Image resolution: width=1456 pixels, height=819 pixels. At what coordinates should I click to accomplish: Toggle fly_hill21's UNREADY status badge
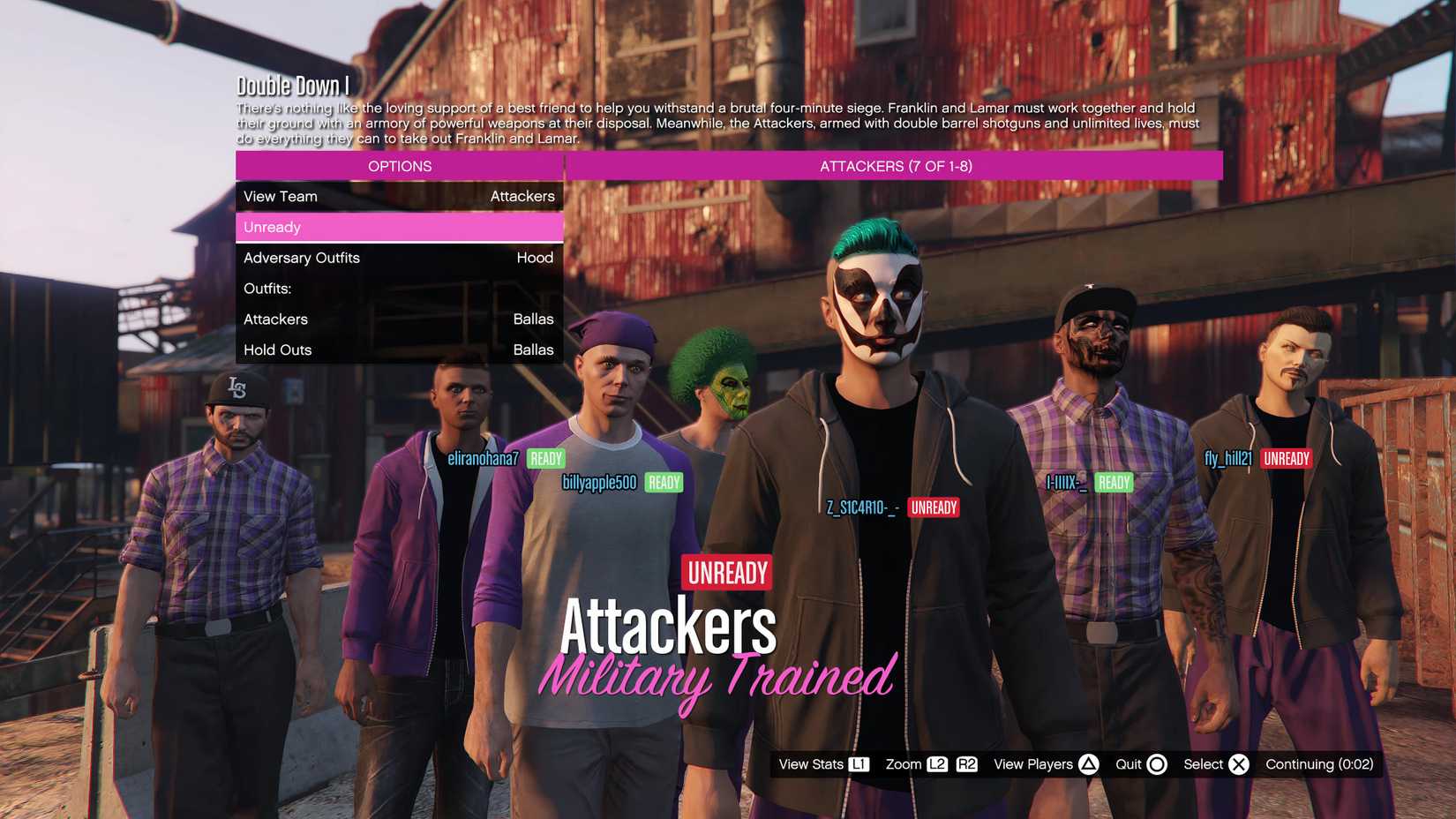[1286, 458]
